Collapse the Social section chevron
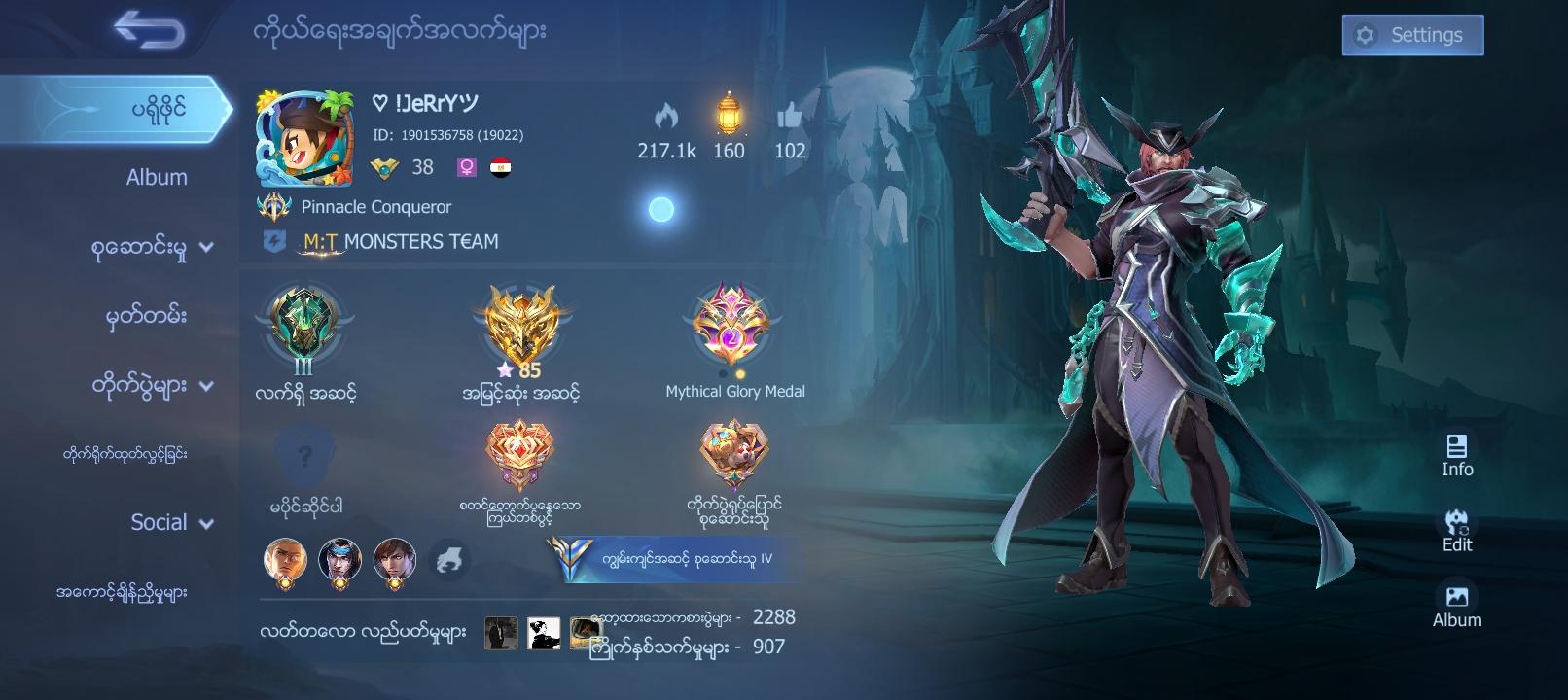 204,522
